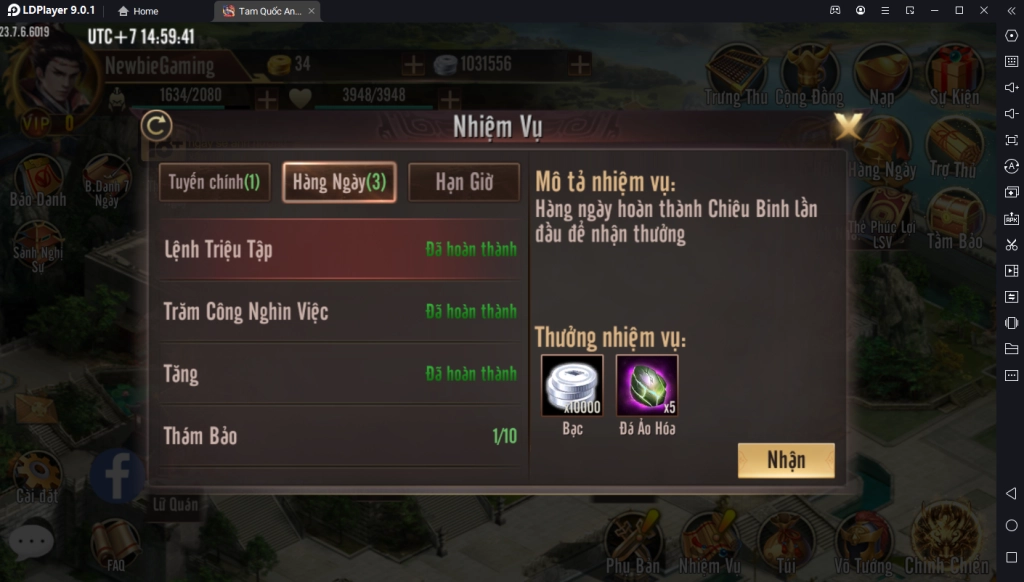Switch to the Tuyến chính tab
Screen dimensions: 1024x582
[214, 182]
